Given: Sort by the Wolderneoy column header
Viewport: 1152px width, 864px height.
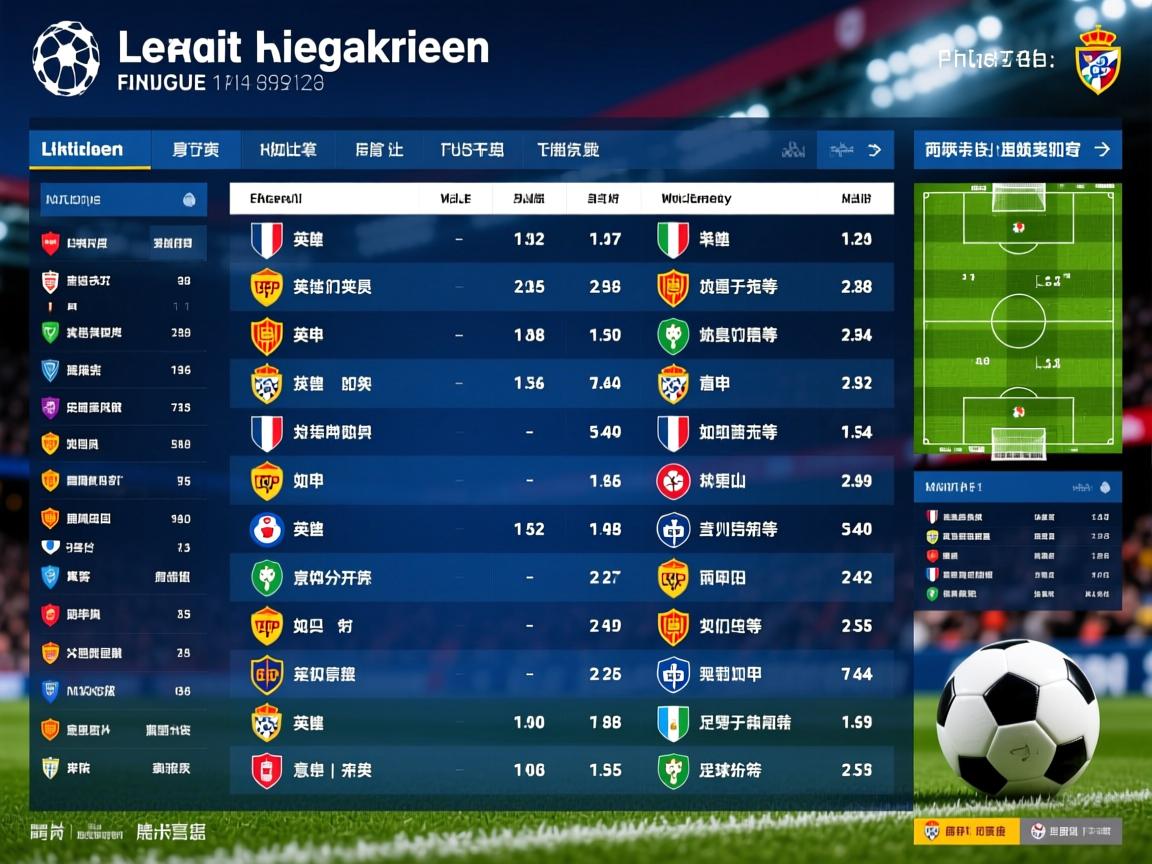Looking at the screenshot, I should tap(696, 199).
